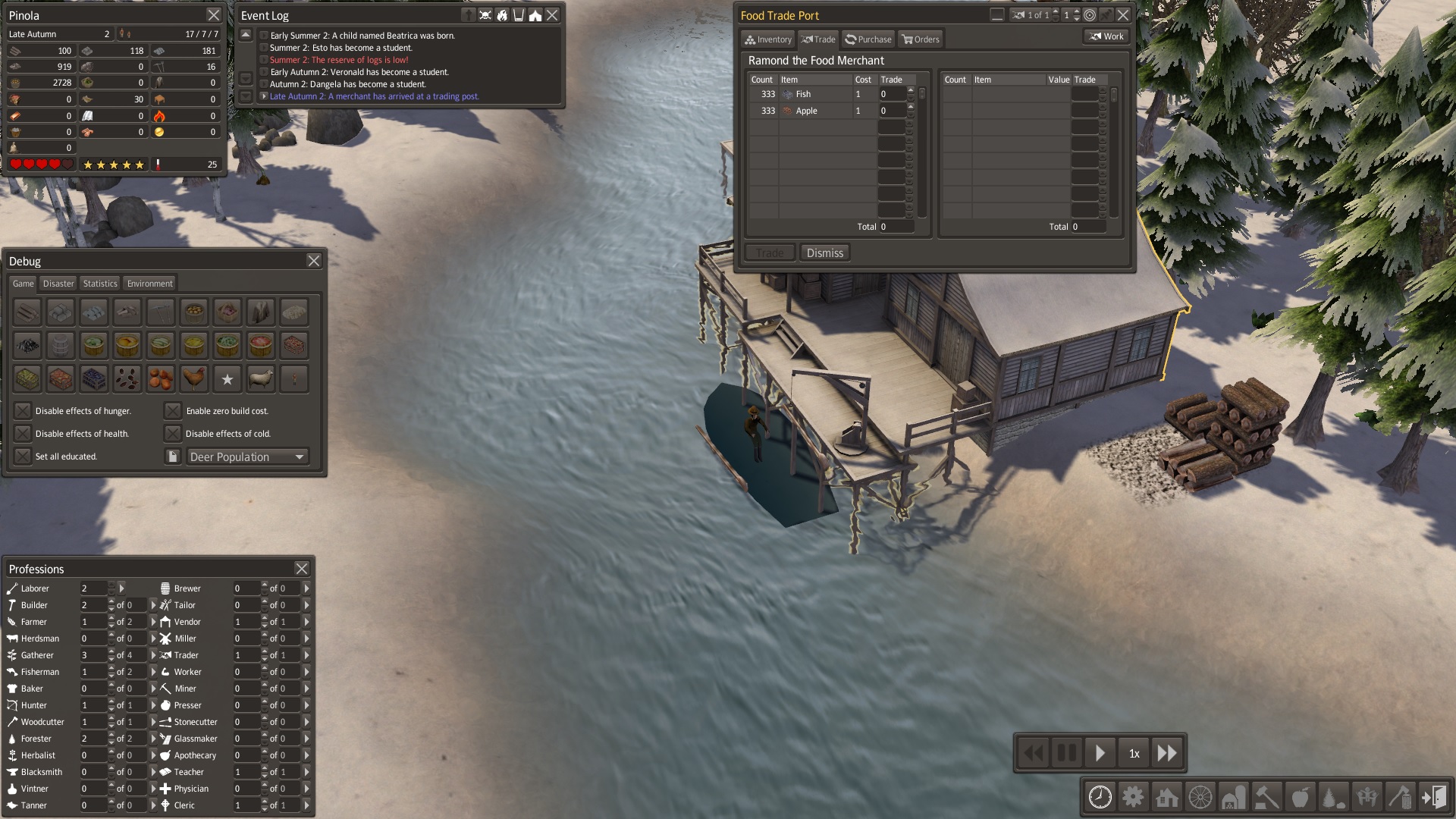Dismiss the food merchant
The image size is (1456, 819).
824,253
